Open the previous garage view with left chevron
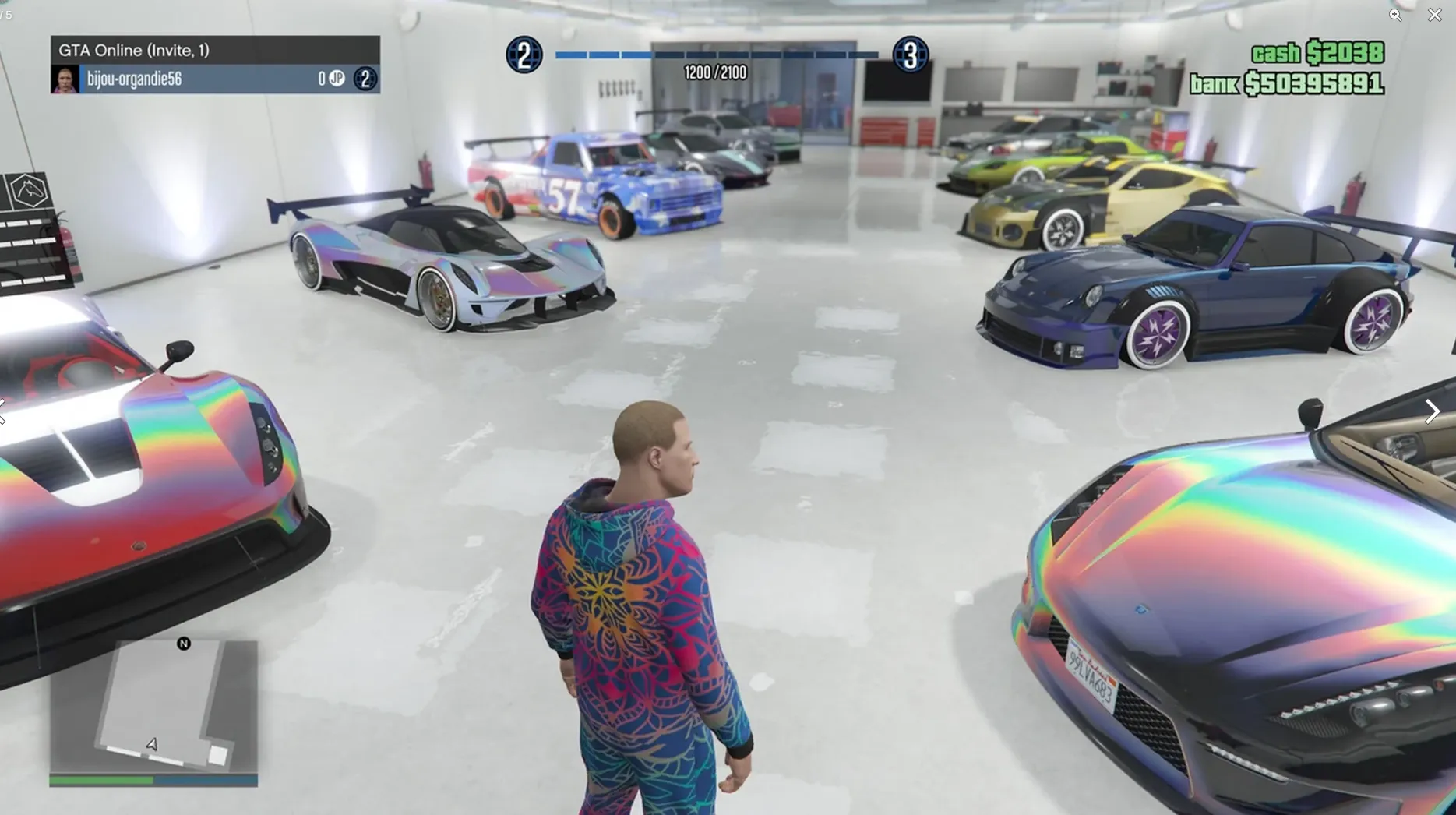 (4, 411)
